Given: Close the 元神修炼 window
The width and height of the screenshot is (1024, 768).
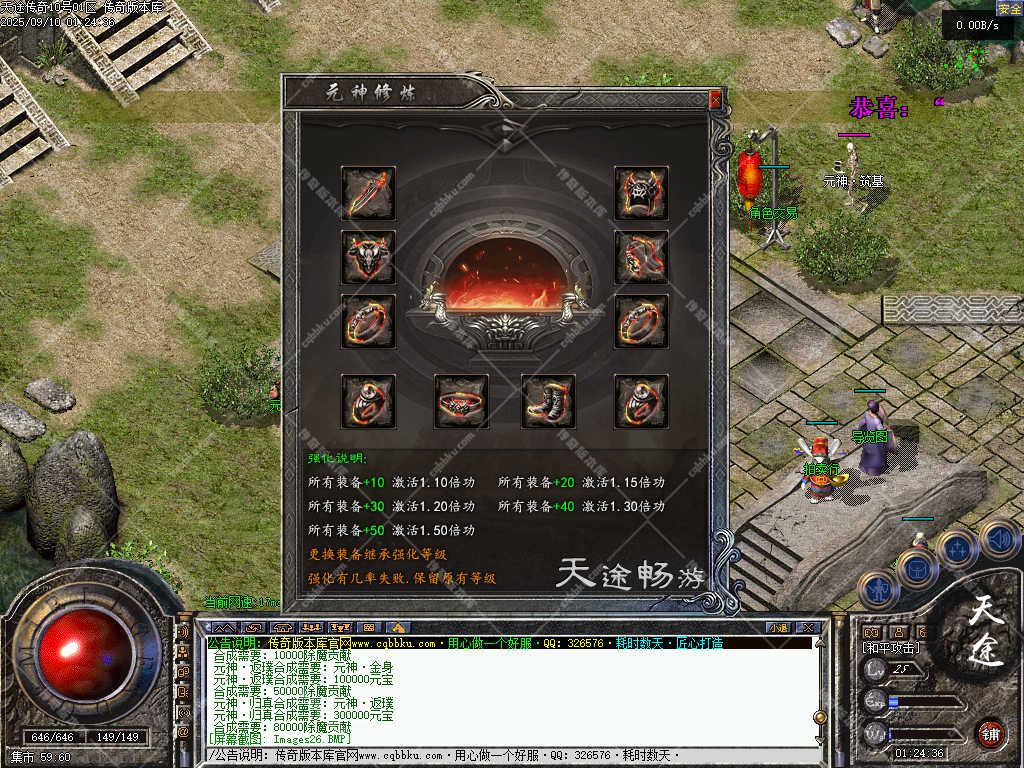Looking at the screenshot, I should pyautogui.click(x=715, y=100).
